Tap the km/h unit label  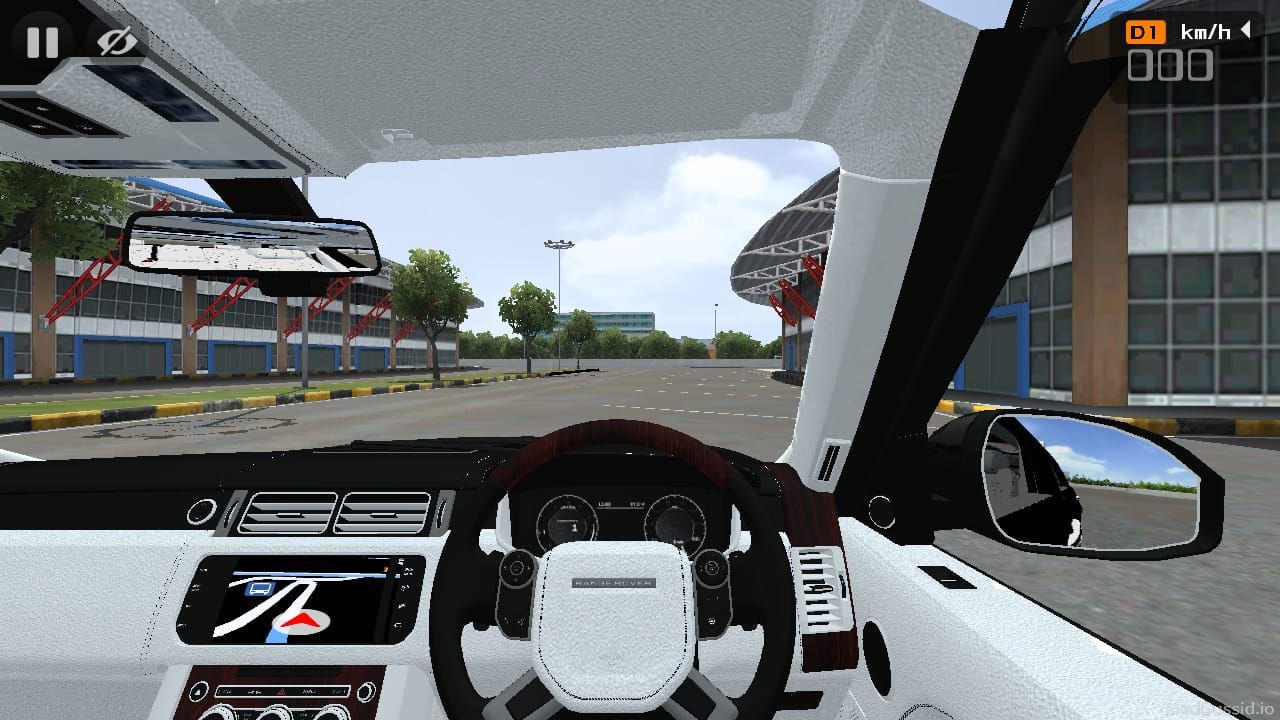pos(1205,31)
